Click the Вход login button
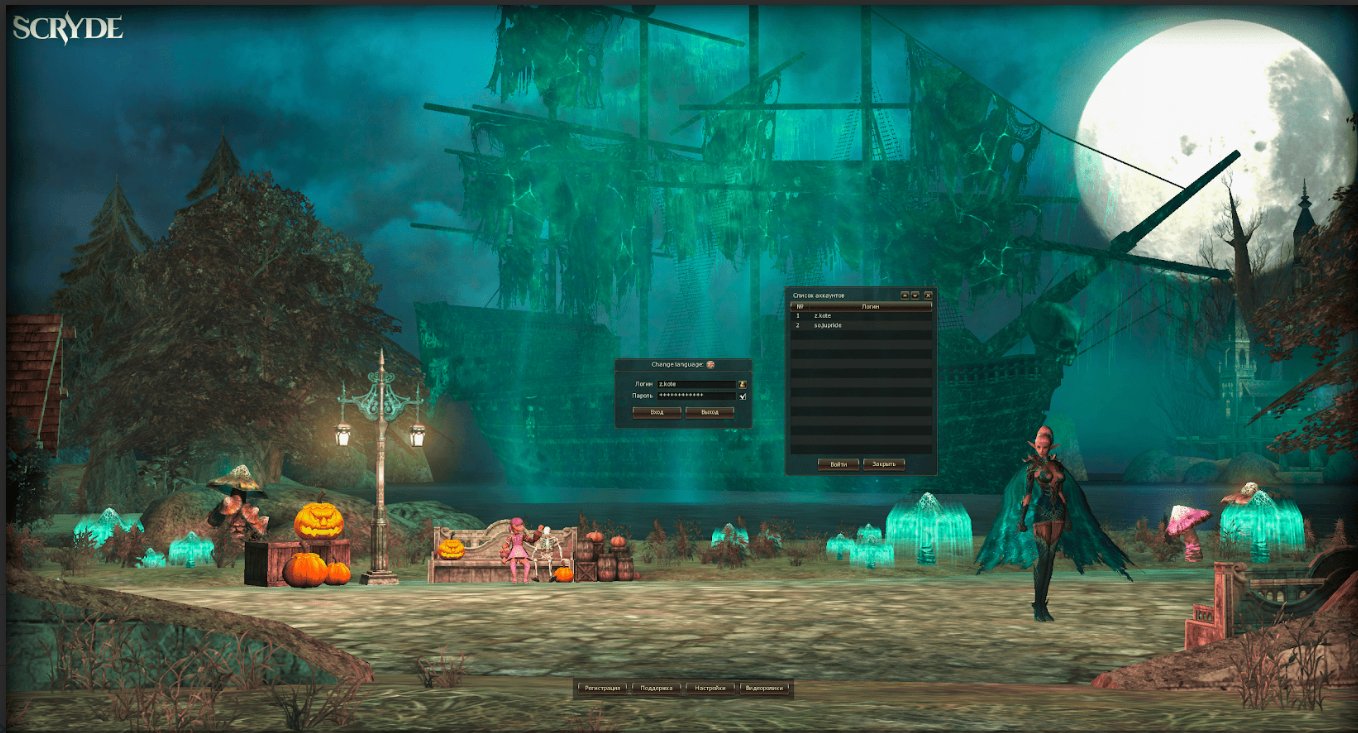Screen dimensions: 1358x733 coord(657,412)
